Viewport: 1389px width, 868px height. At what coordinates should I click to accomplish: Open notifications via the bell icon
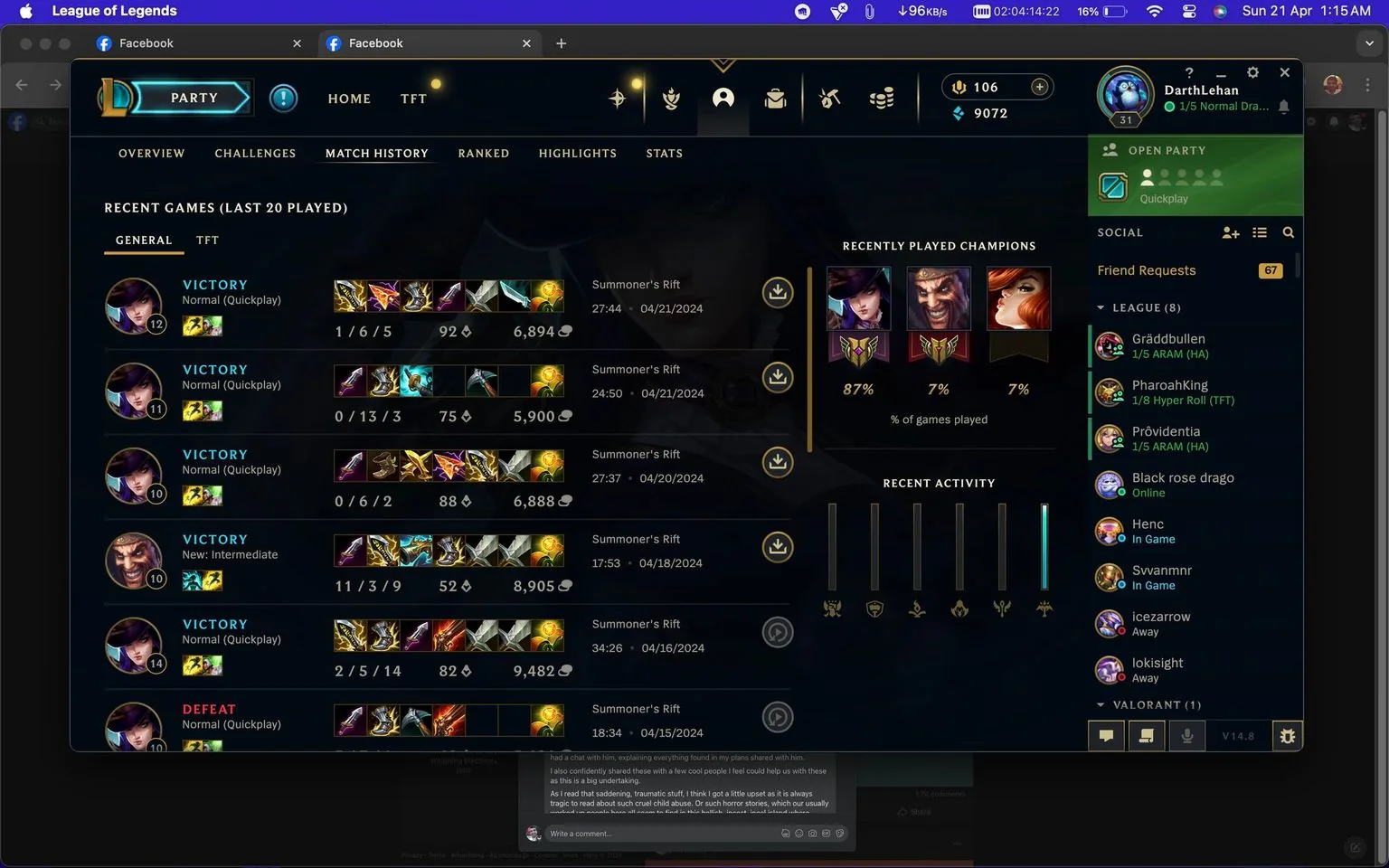tap(1284, 107)
